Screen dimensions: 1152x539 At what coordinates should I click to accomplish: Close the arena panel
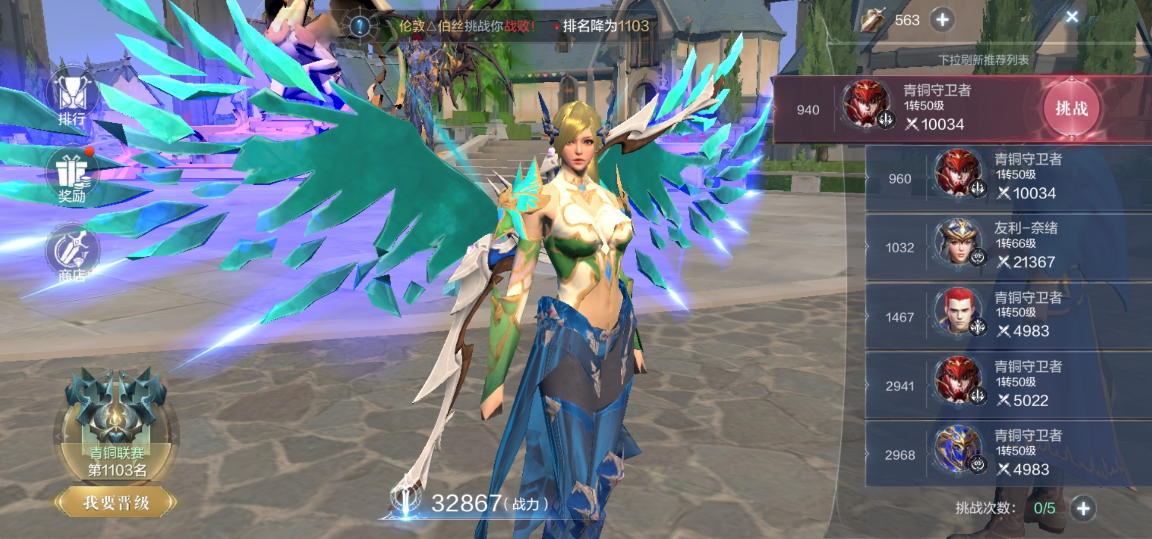(1072, 17)
